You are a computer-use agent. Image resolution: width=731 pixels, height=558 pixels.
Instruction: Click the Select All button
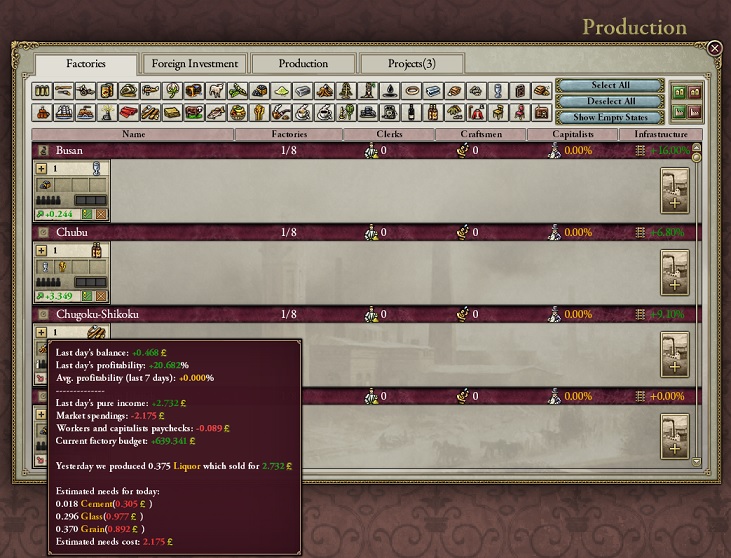610,86
